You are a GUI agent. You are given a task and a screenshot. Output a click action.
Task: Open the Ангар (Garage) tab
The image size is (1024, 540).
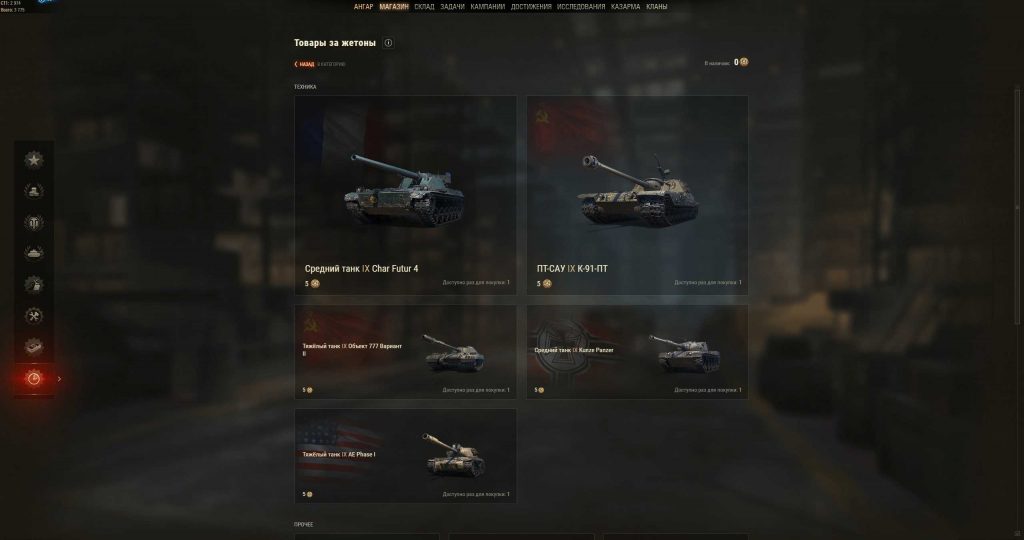(x=363, y=6)
